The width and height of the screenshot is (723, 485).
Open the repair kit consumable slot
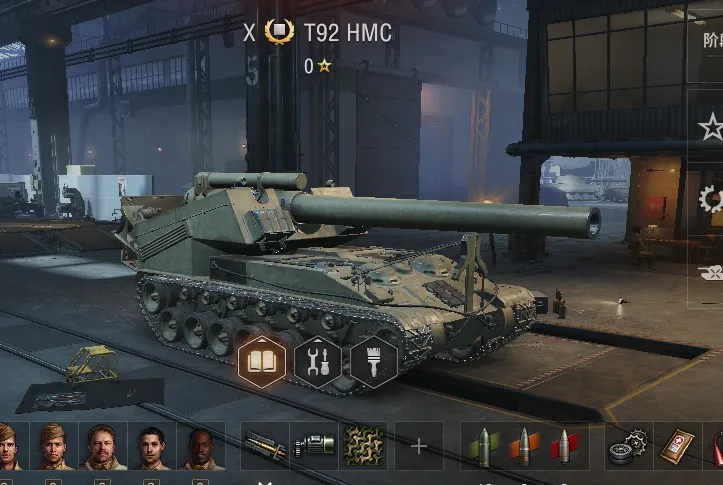(629, 446)
